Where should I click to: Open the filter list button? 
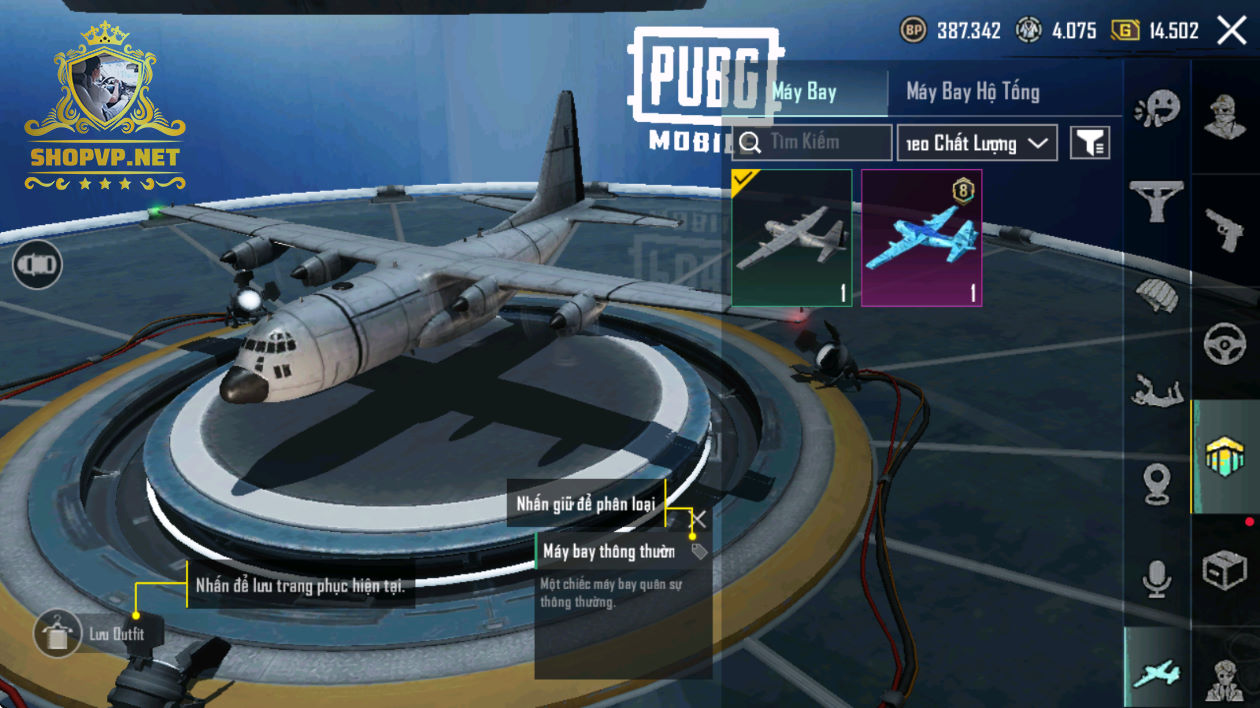point(1090,143)
